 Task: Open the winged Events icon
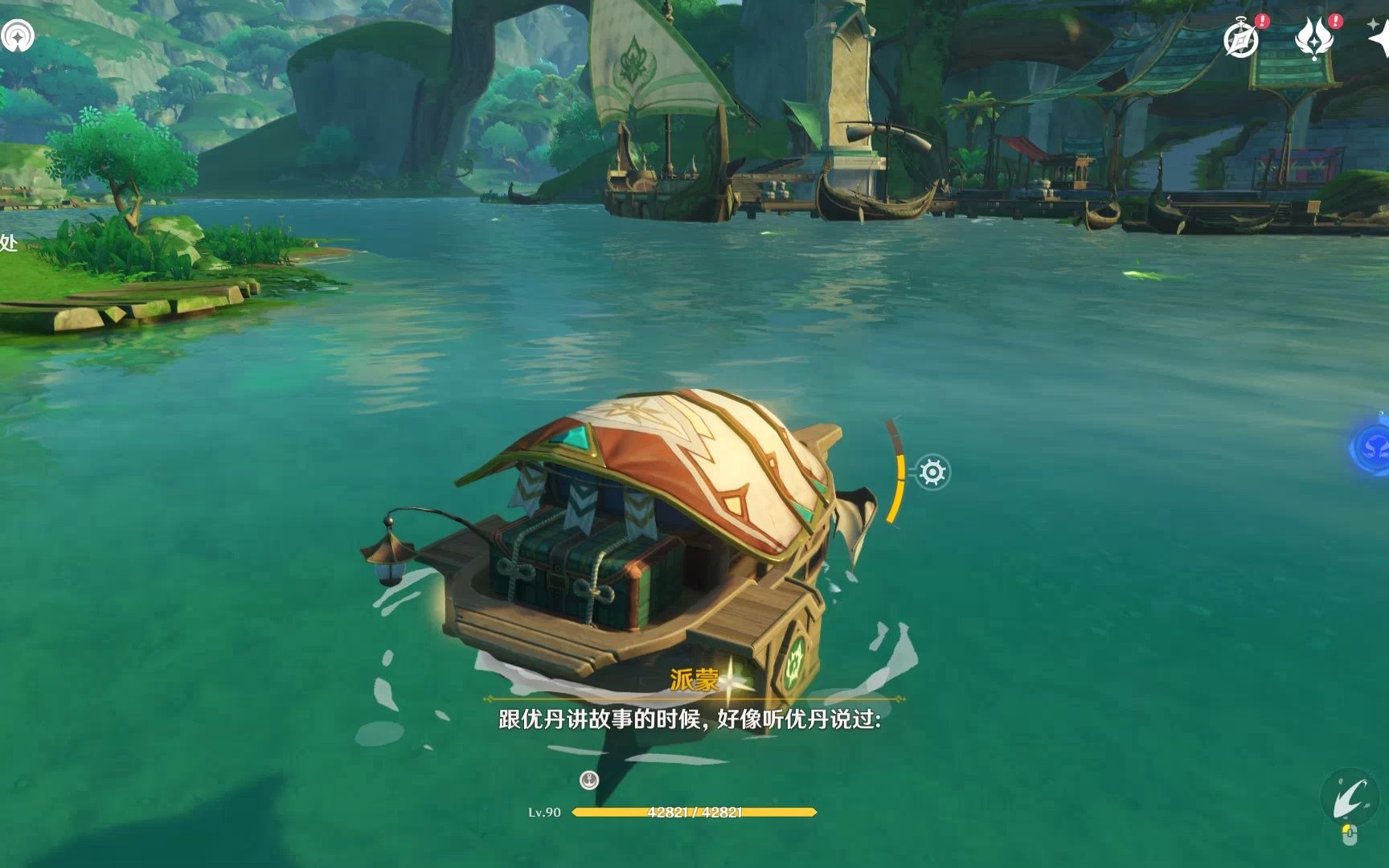pos(1314,38)
